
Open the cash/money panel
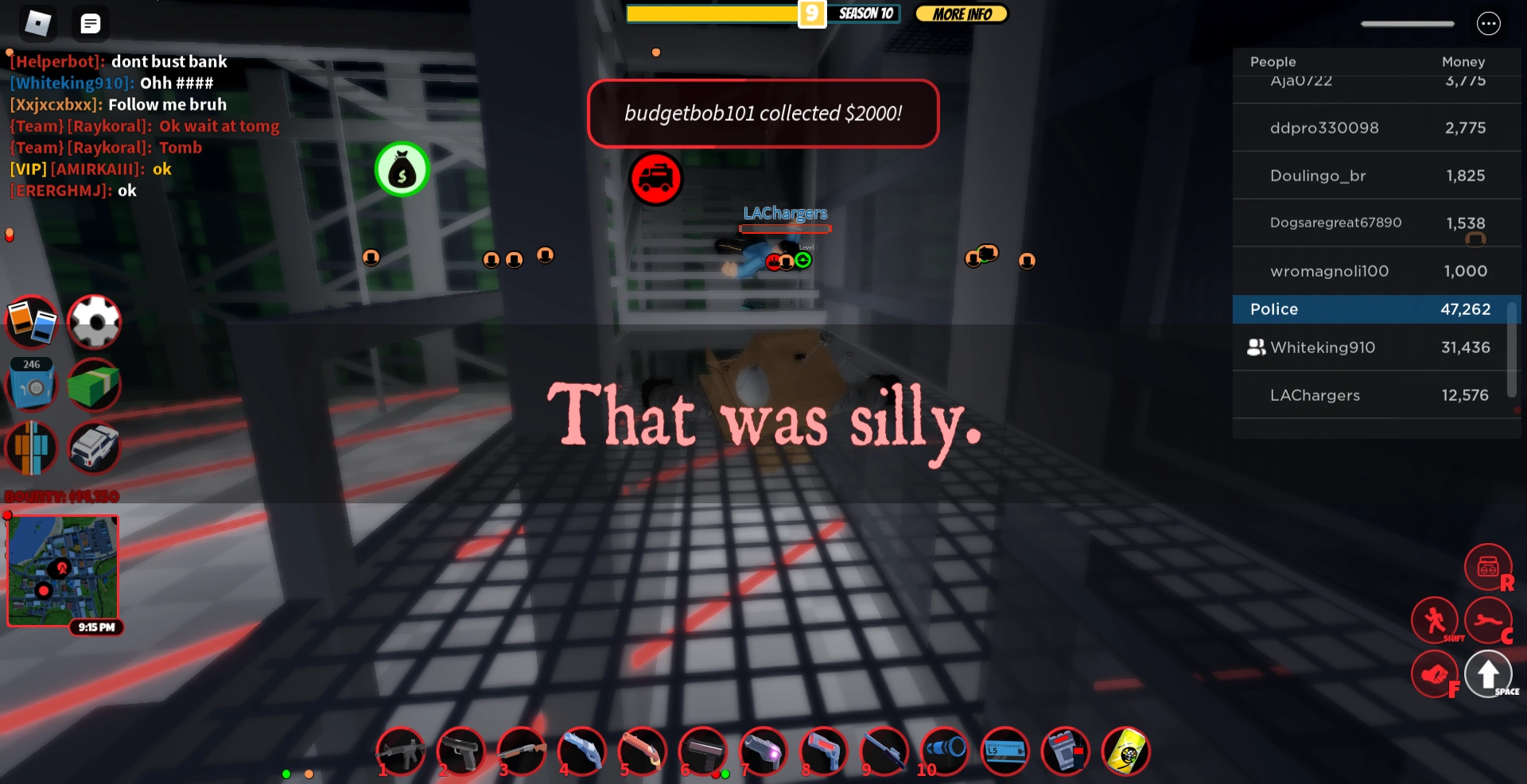coord(95,386)
